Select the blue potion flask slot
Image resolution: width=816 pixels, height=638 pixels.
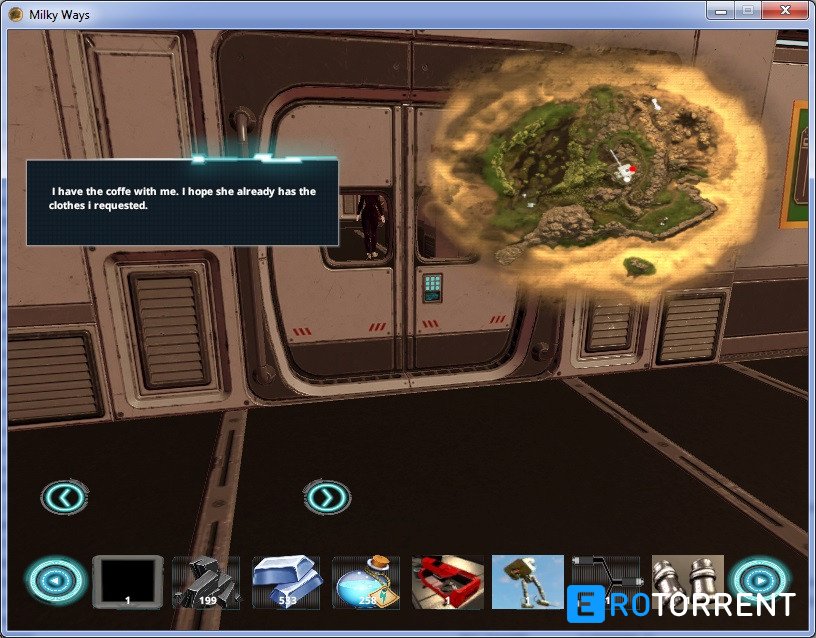[366, 582]
